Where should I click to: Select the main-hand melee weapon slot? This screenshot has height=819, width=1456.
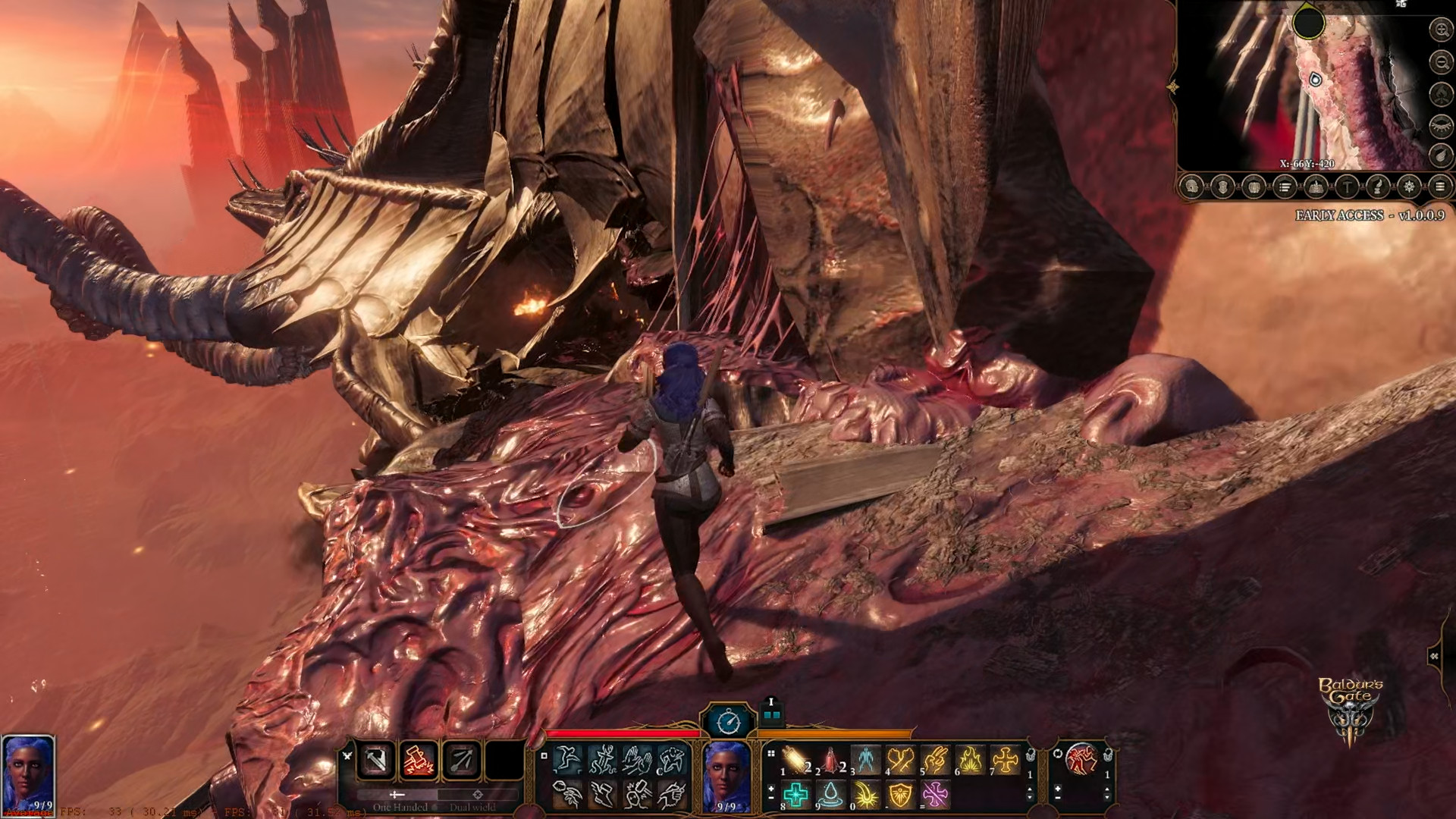pyautogui.click(x=376, y=760)
